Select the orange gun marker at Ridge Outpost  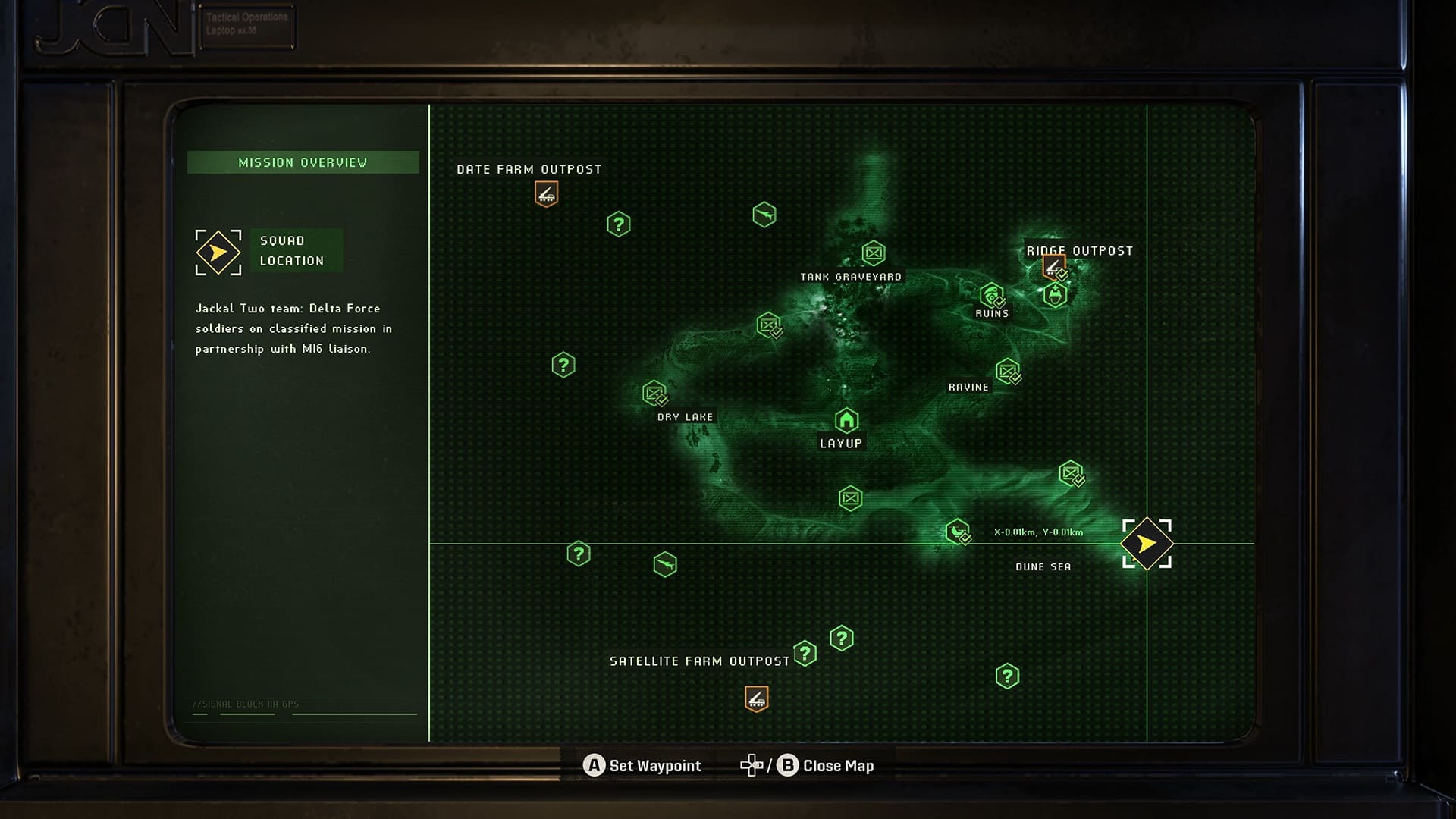(1053, 265)
